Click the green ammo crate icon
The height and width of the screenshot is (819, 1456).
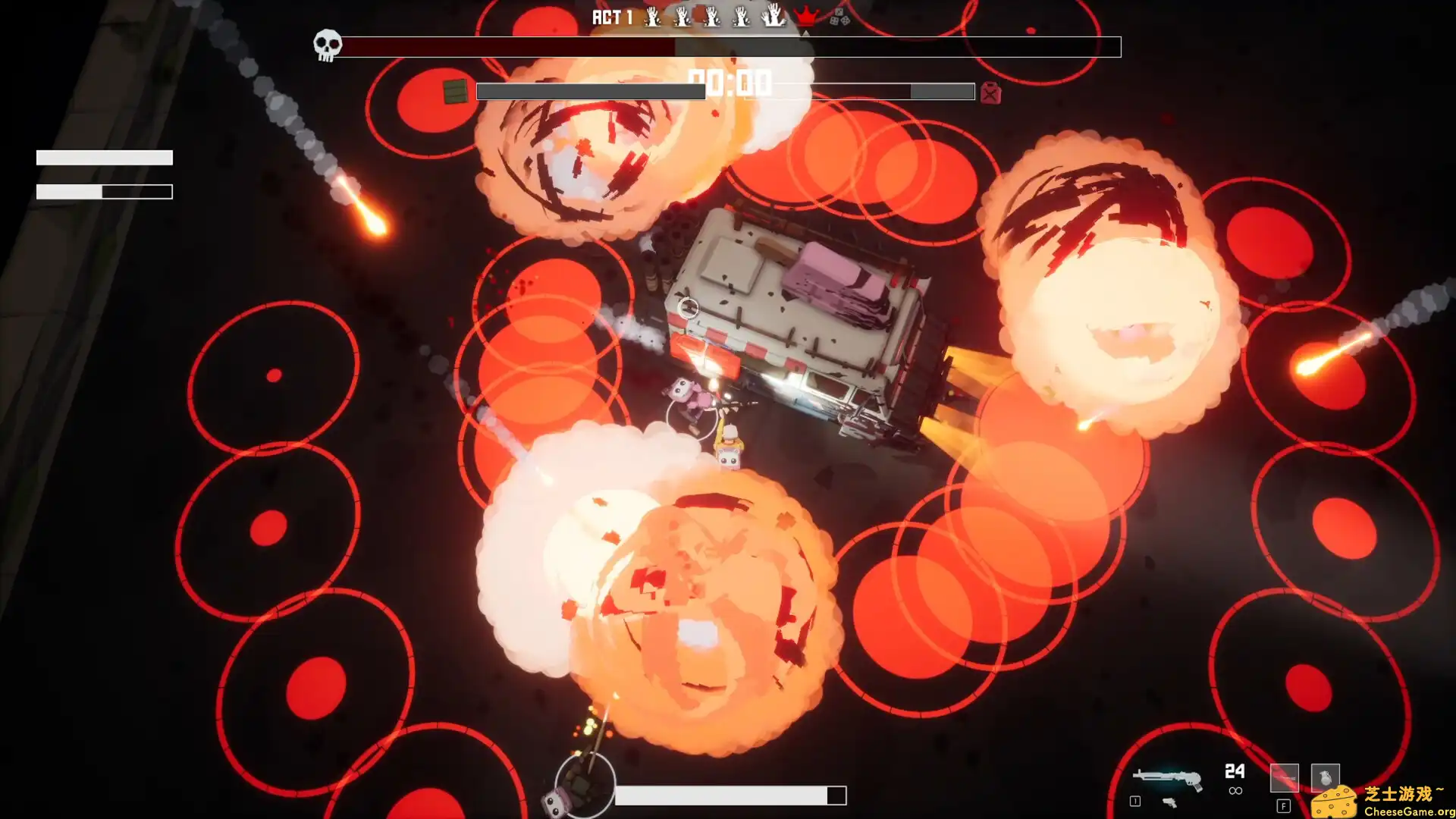(x=455, y=91)
